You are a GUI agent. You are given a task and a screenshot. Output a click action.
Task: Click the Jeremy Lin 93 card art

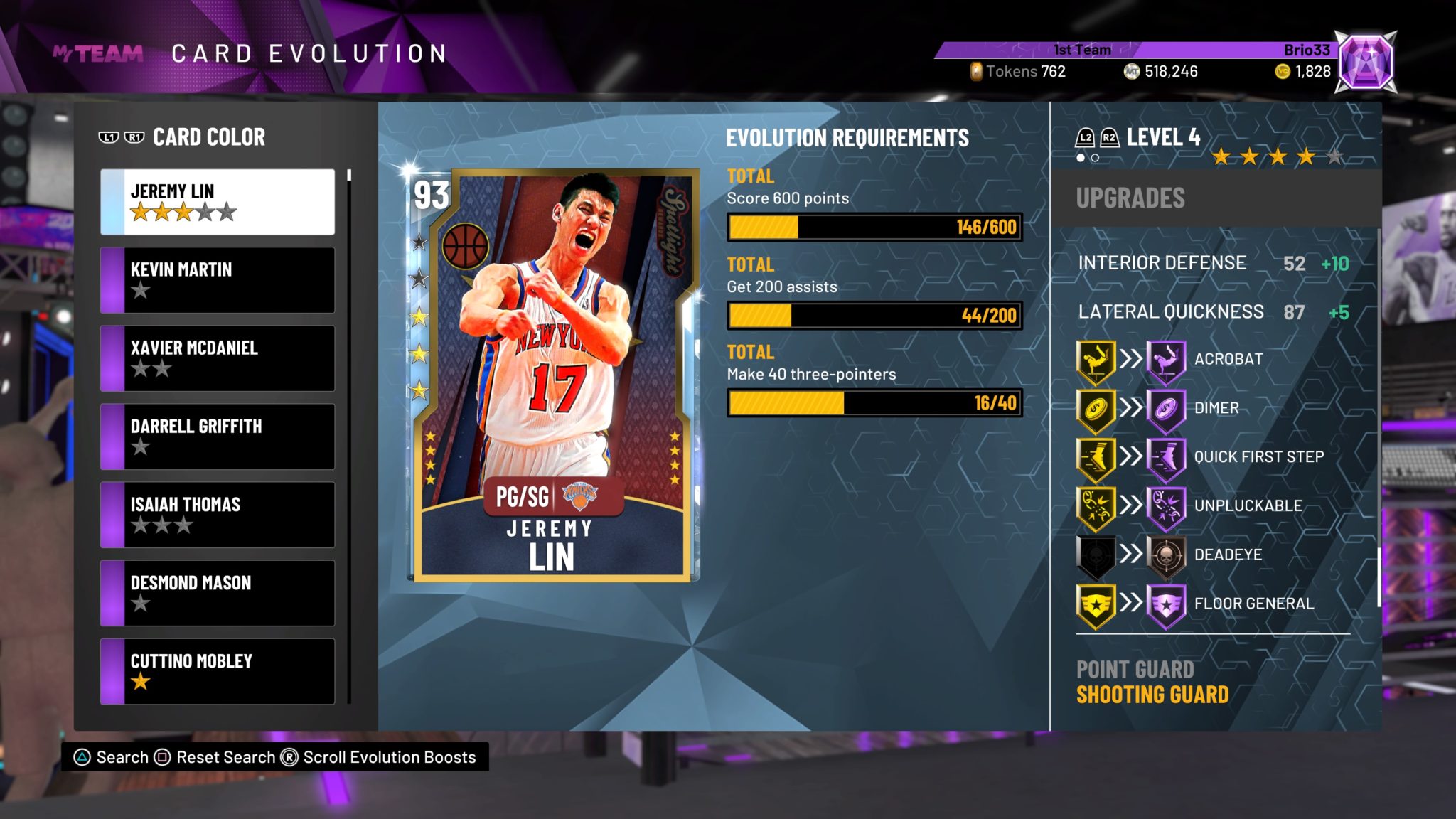click(x=552, y=375)
